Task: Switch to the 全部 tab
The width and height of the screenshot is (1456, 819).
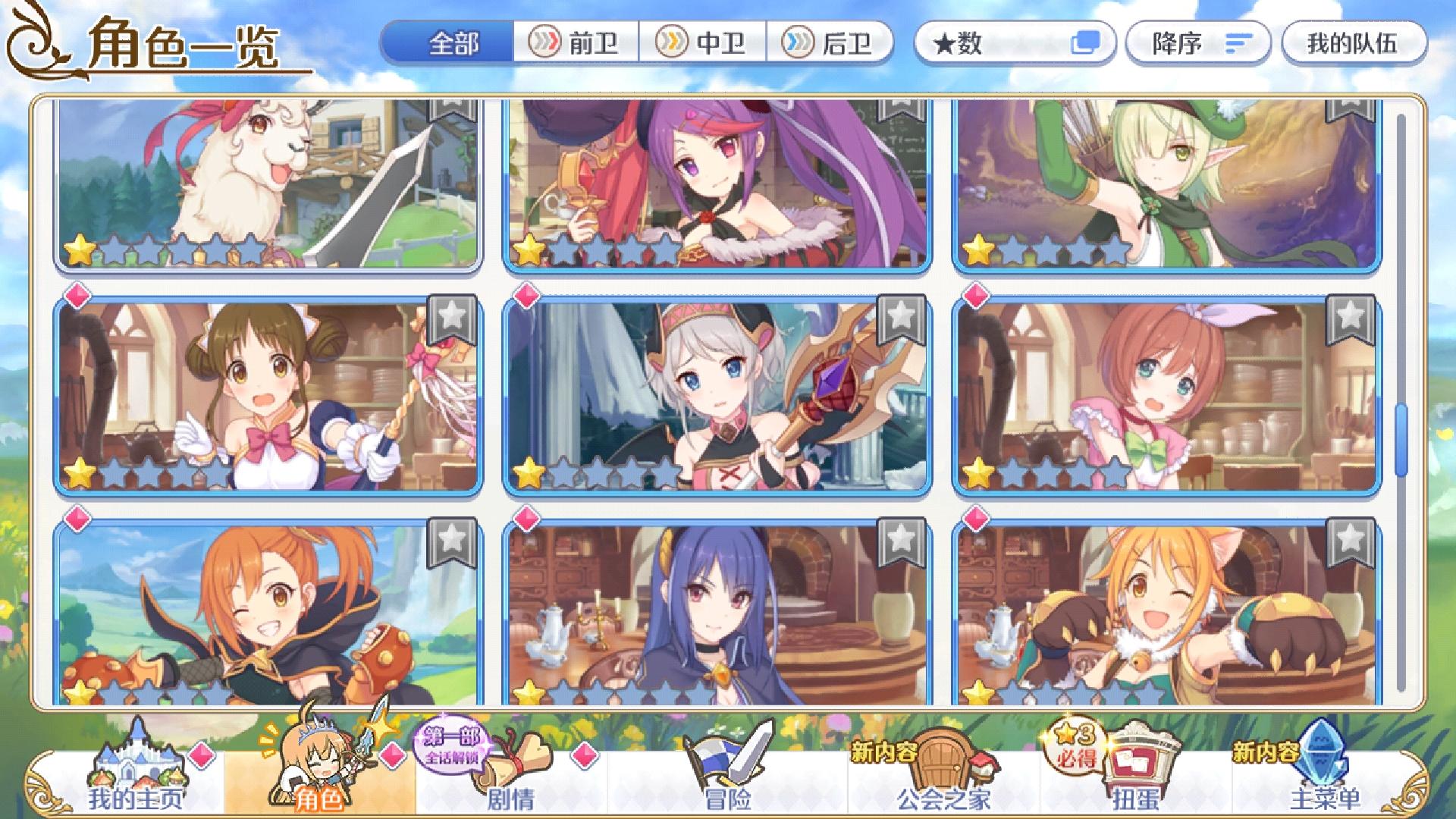Action: pyautogui.click(x=452, y=43)
